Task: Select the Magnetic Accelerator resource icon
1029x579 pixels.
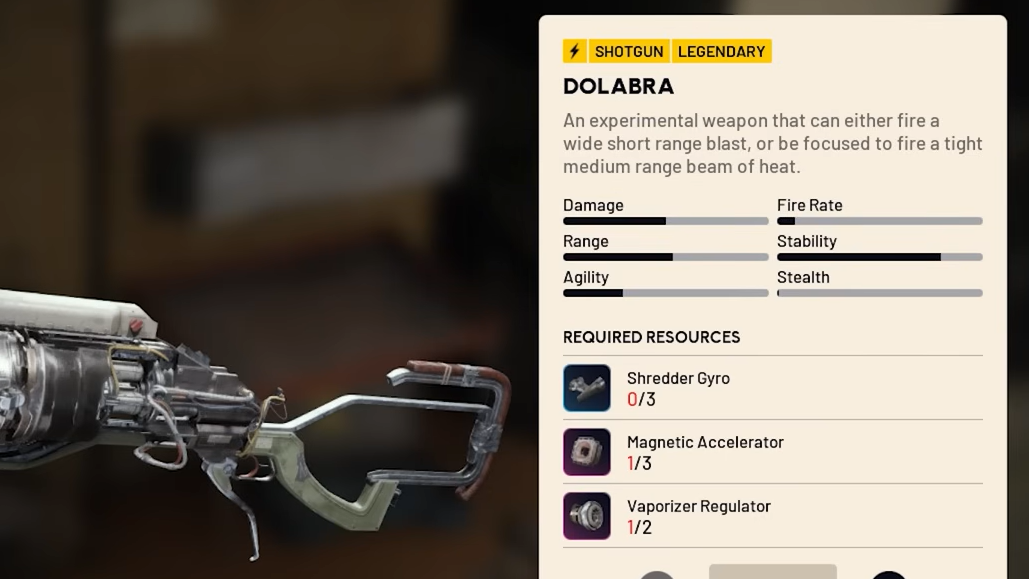Action: [587, 452]
